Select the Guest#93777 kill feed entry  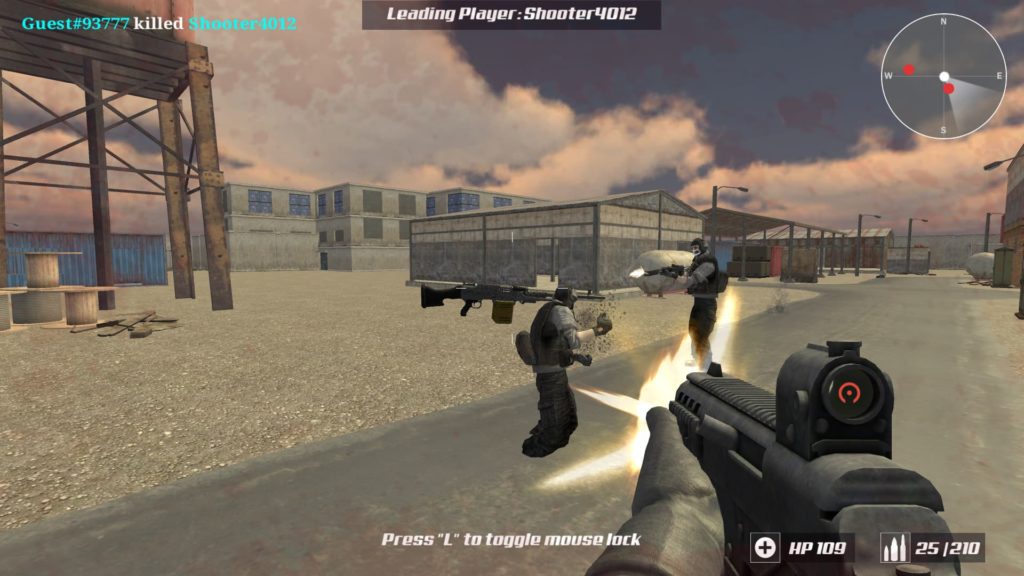point(159,23)
